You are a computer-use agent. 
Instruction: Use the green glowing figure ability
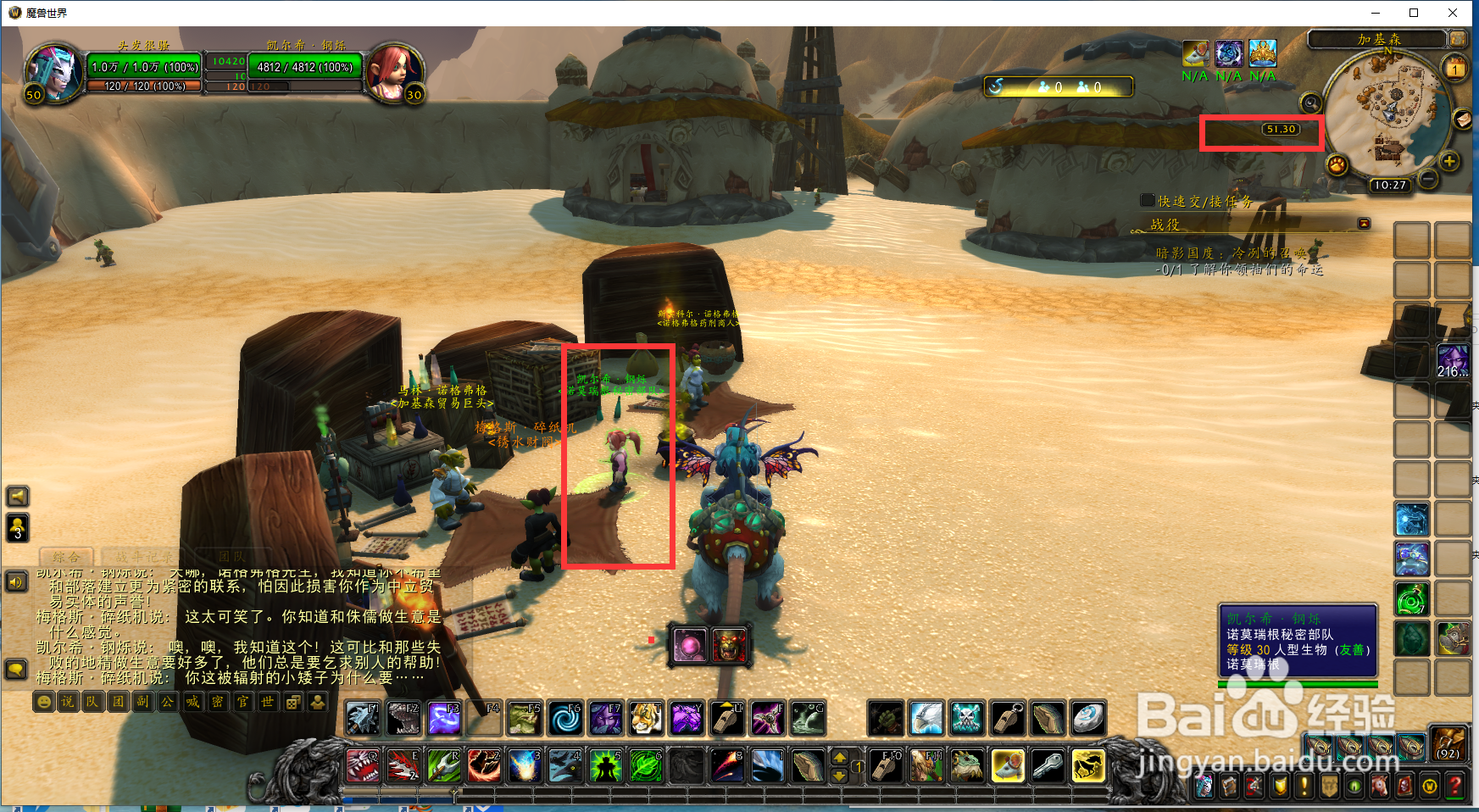pyautogui.click(x=605, y=766)
